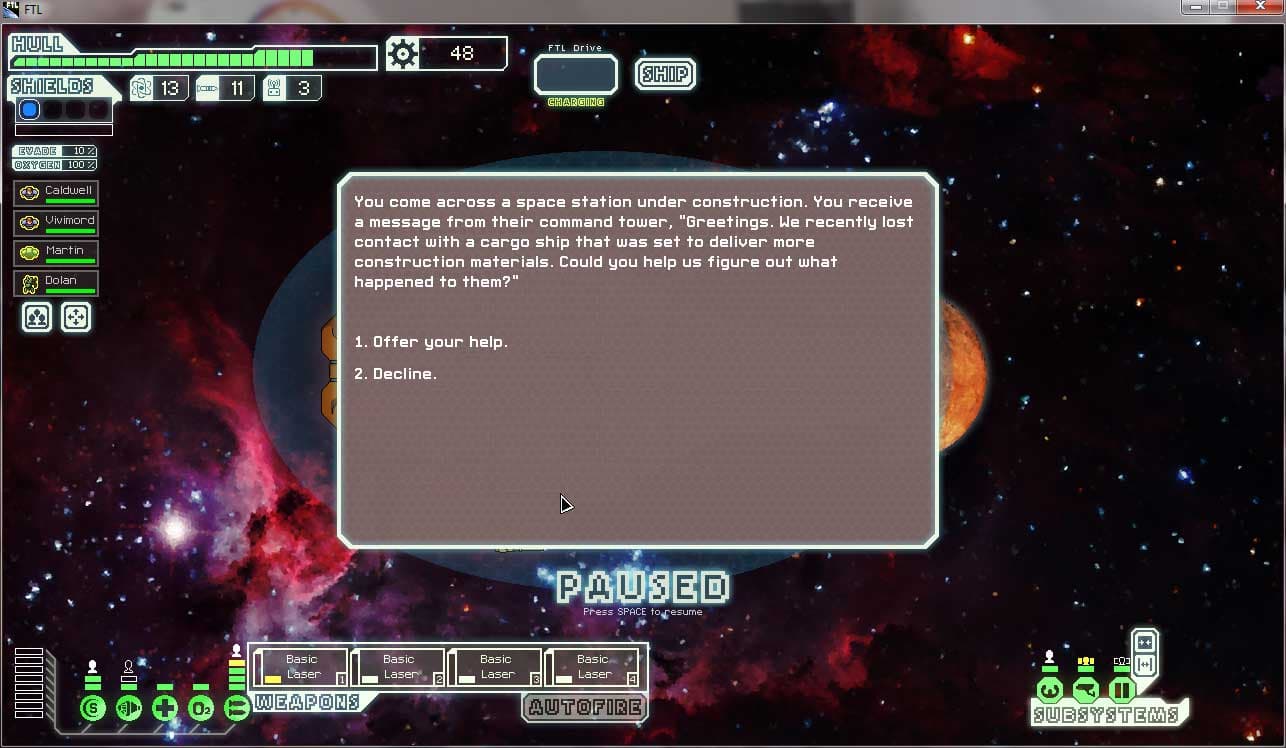Select crew member Caldwell
Image resolution: width=1286 pixels, height=748 pixels.
coord(57,193)
